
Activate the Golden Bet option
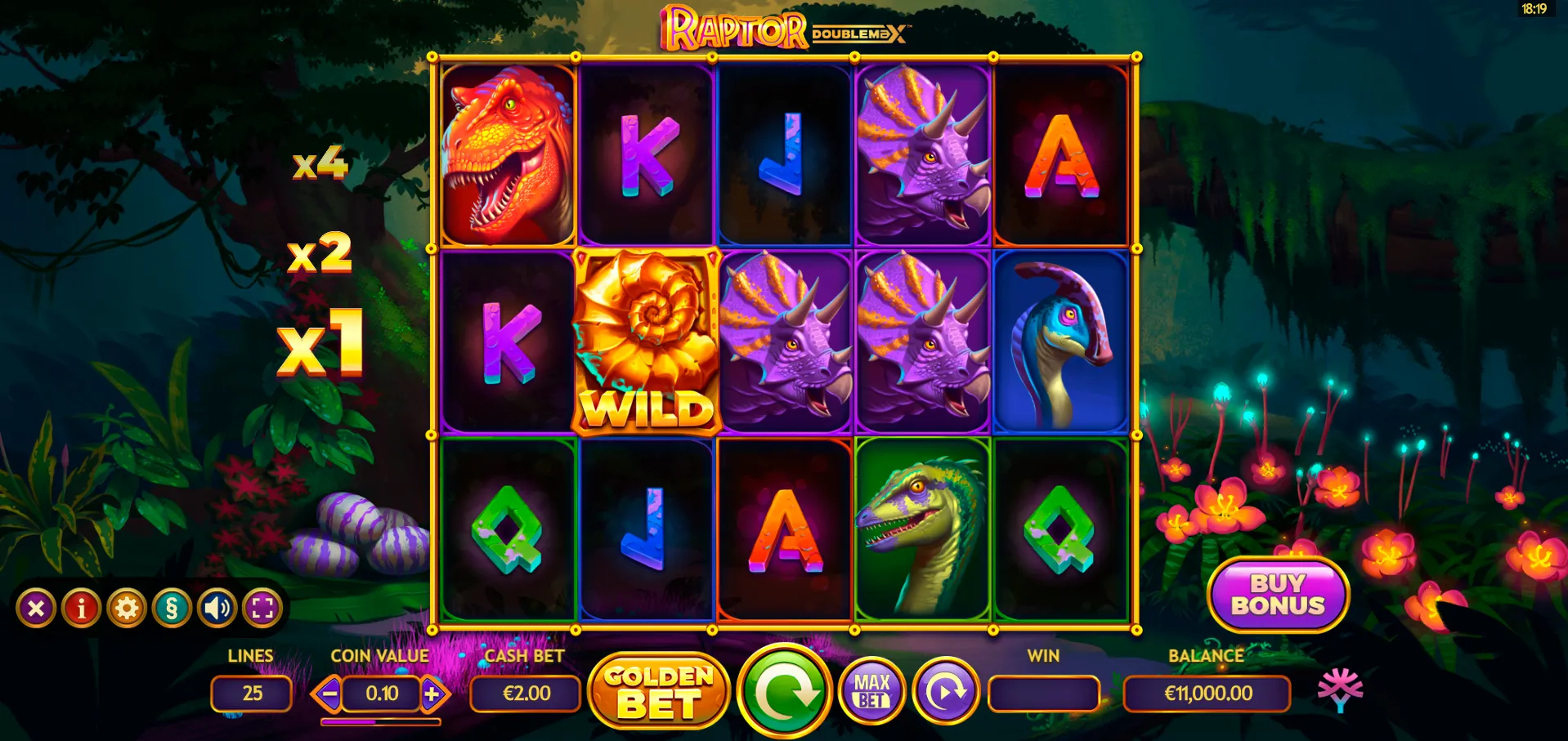coord(658,692)
